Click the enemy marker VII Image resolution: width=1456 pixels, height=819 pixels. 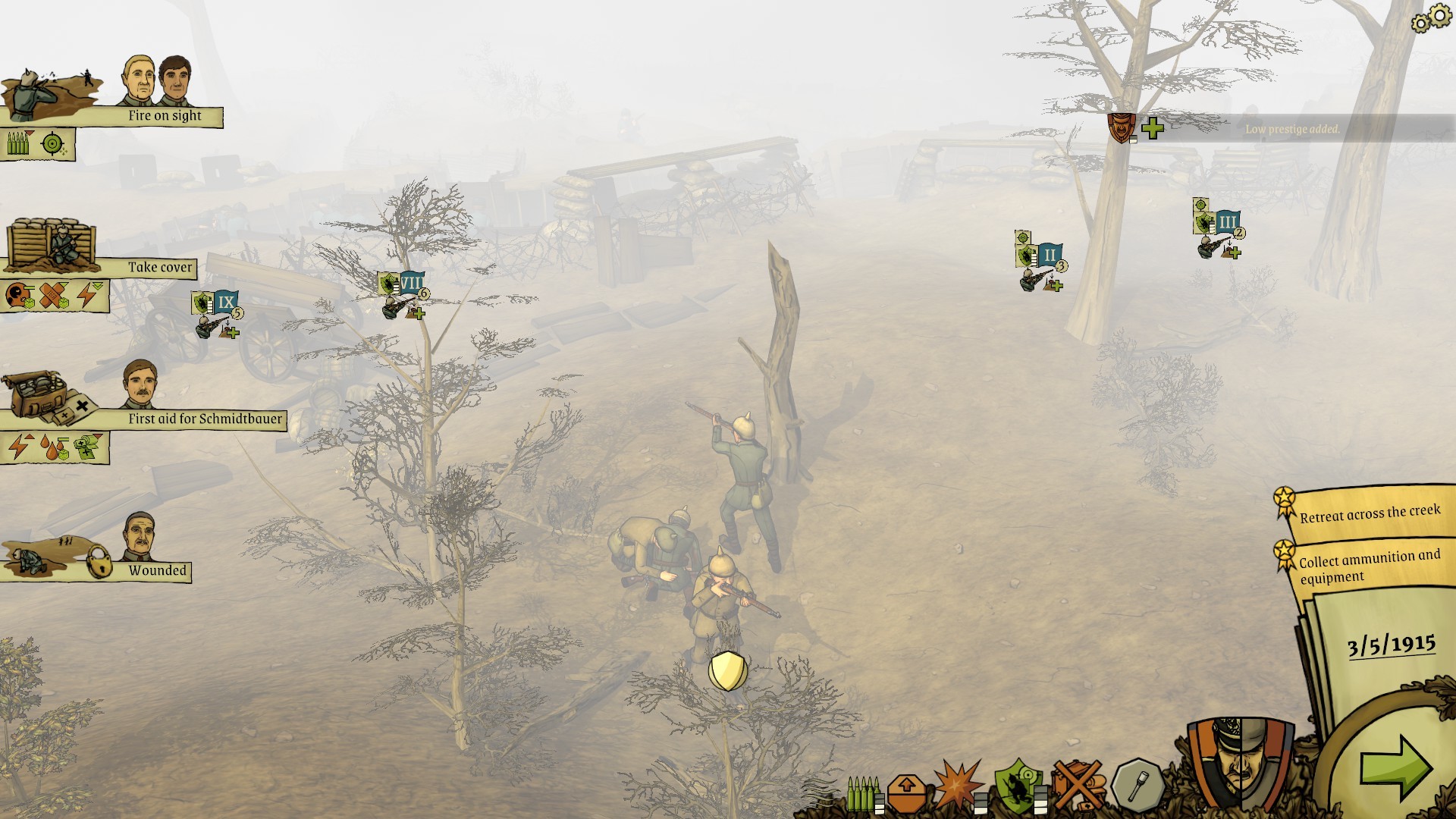[x=410, y=284]
